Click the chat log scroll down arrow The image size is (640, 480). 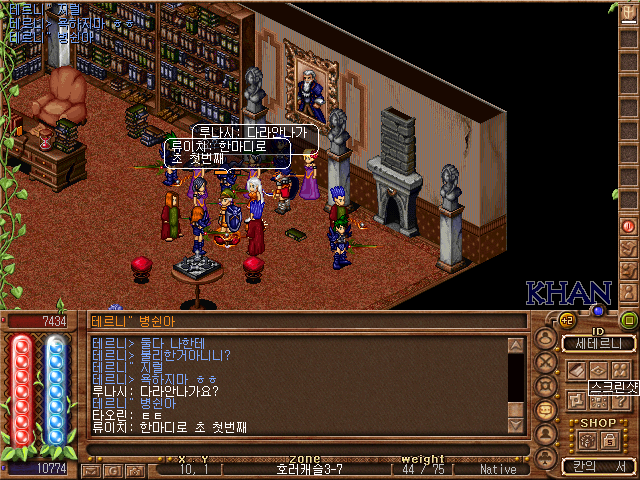pyautogui.click(x=516, y=425)
